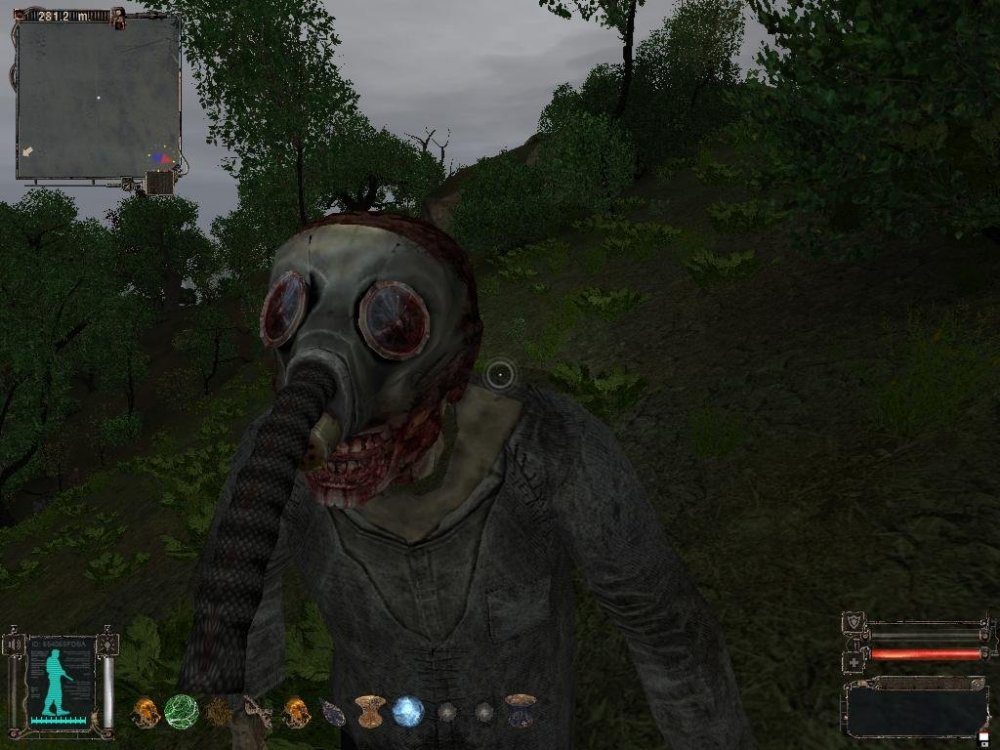Click the minimap panel
This screenshot has height=750, width=1000.
pyautogui.click(x=97, y=98)
